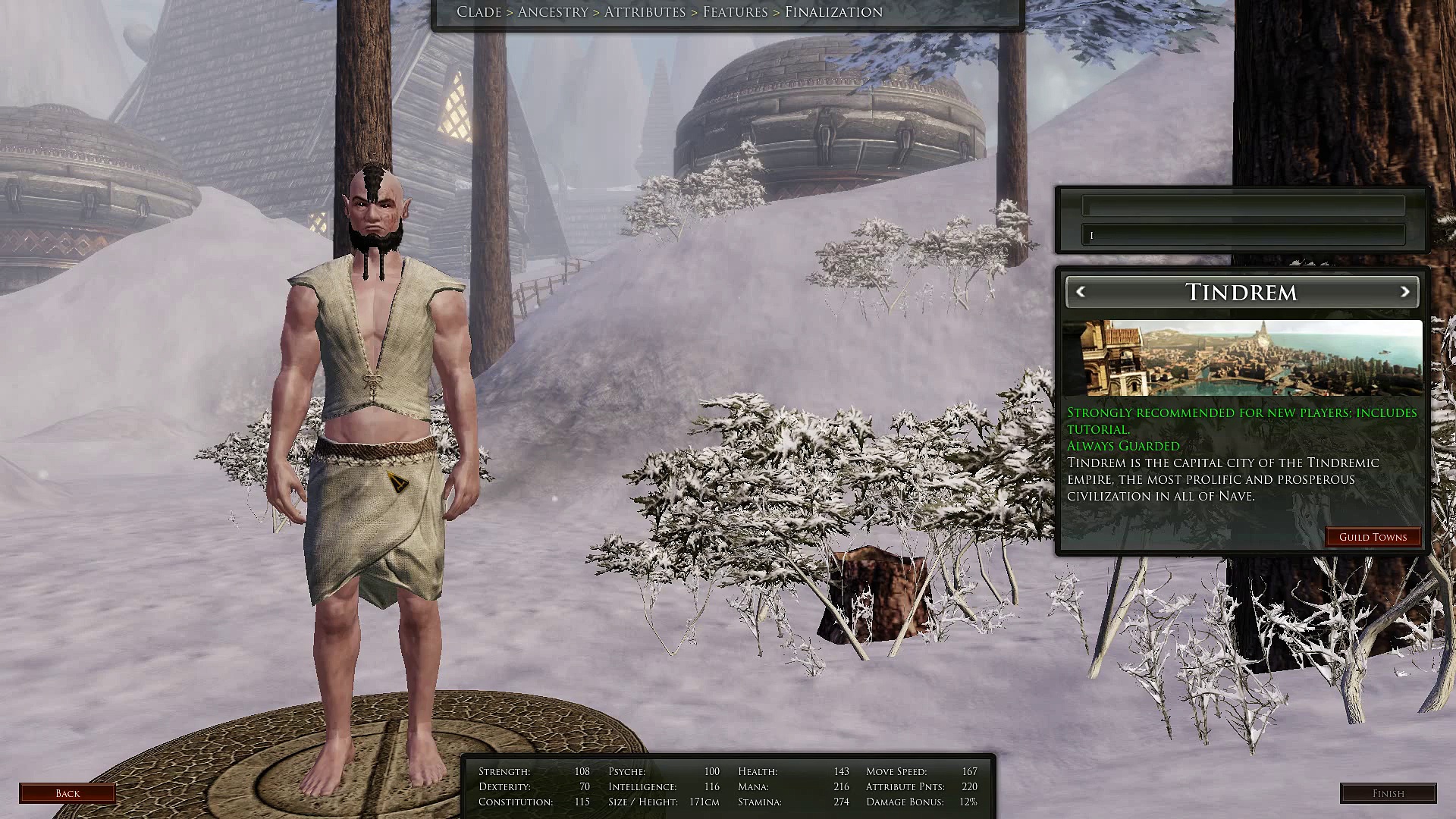
Task: Go back with the Back button
Action: coord(67,793)
